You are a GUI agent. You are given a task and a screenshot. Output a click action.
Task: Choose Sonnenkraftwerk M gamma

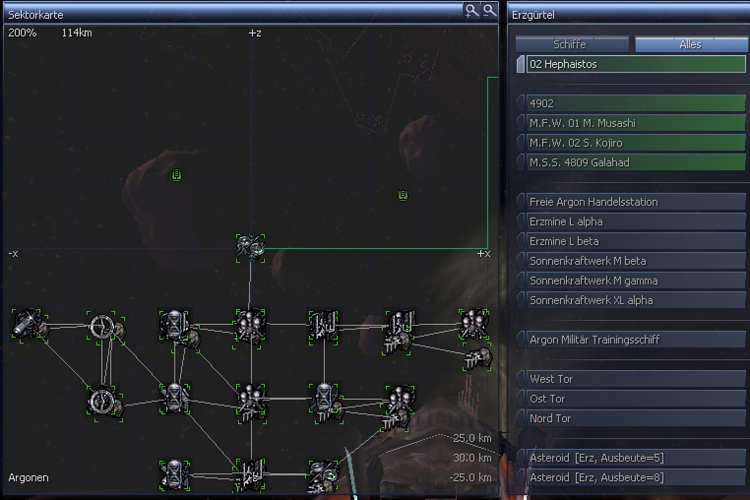(x=635, y=280)
